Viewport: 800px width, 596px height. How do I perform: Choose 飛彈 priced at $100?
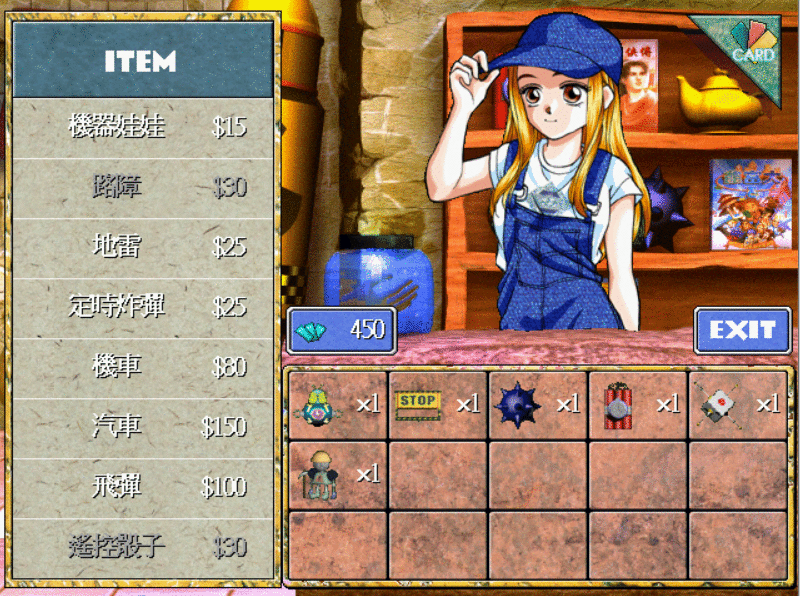pos(142,487)
